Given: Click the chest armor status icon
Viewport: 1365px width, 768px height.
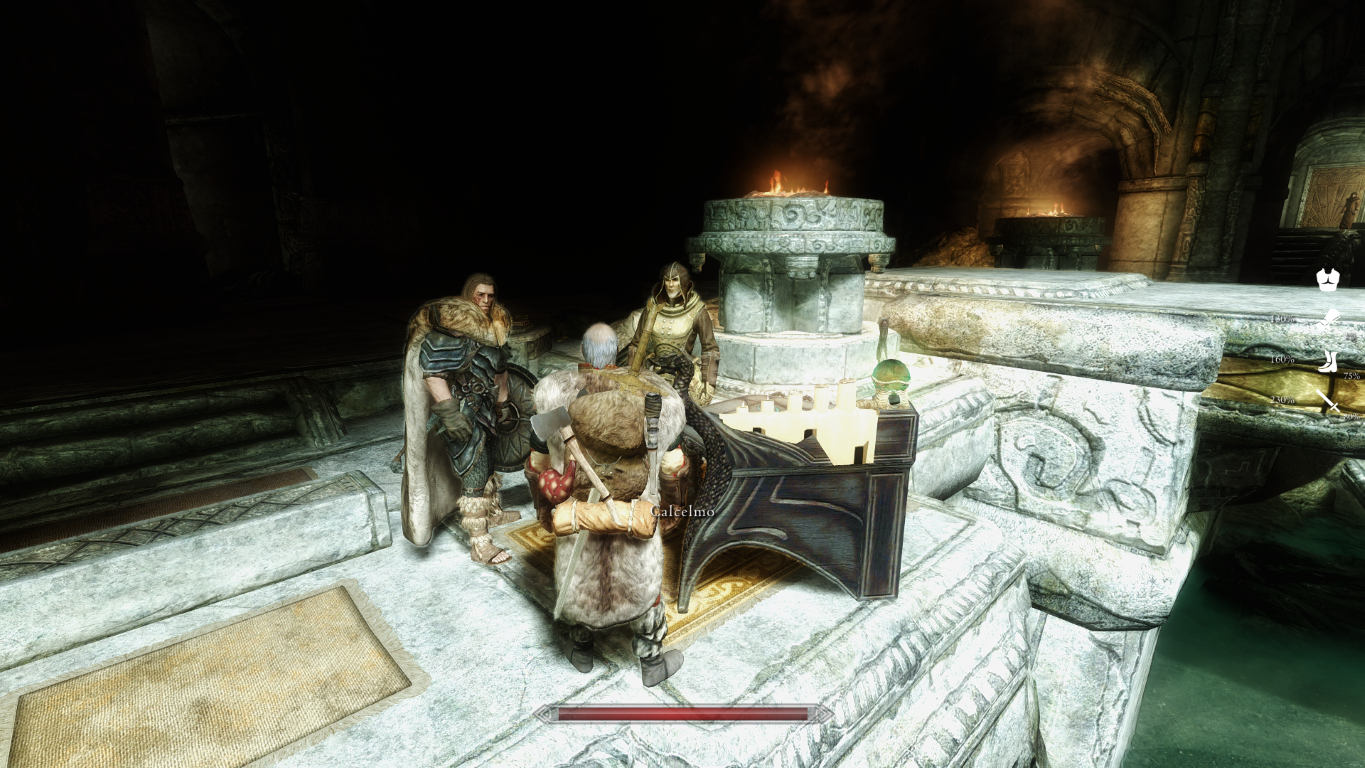Looking at the screenshot, I should click(x=1327, y=280).
